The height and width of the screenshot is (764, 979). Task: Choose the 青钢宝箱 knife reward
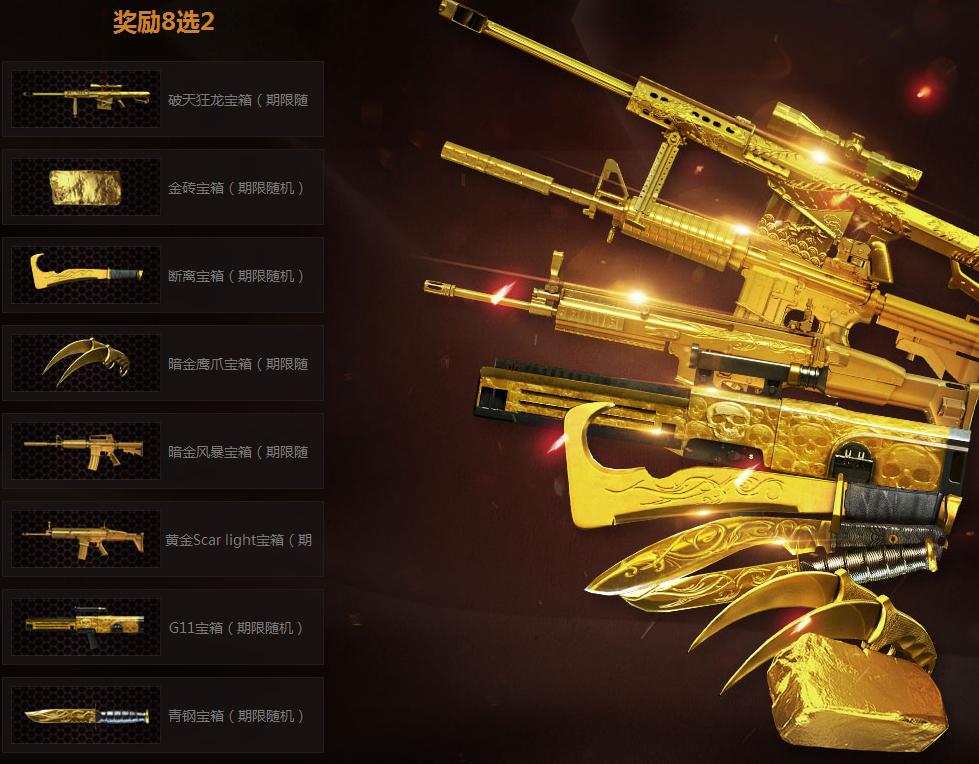(x=163, y=715)
